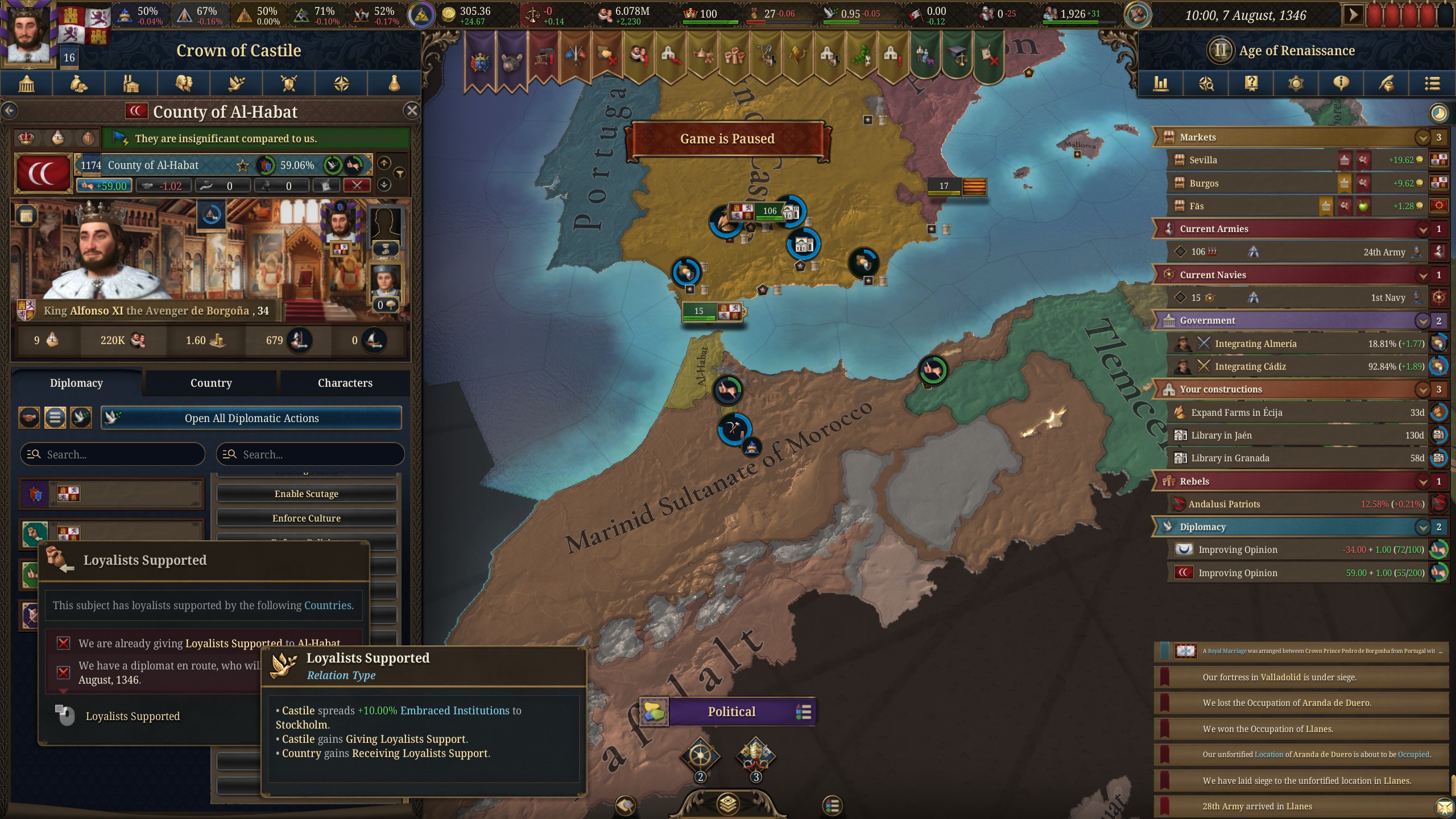Image resolution: width=1456 pixels, height=819 pixels.
Task: Click Open All Diplomatic Actions
Action: pos(252,417)
